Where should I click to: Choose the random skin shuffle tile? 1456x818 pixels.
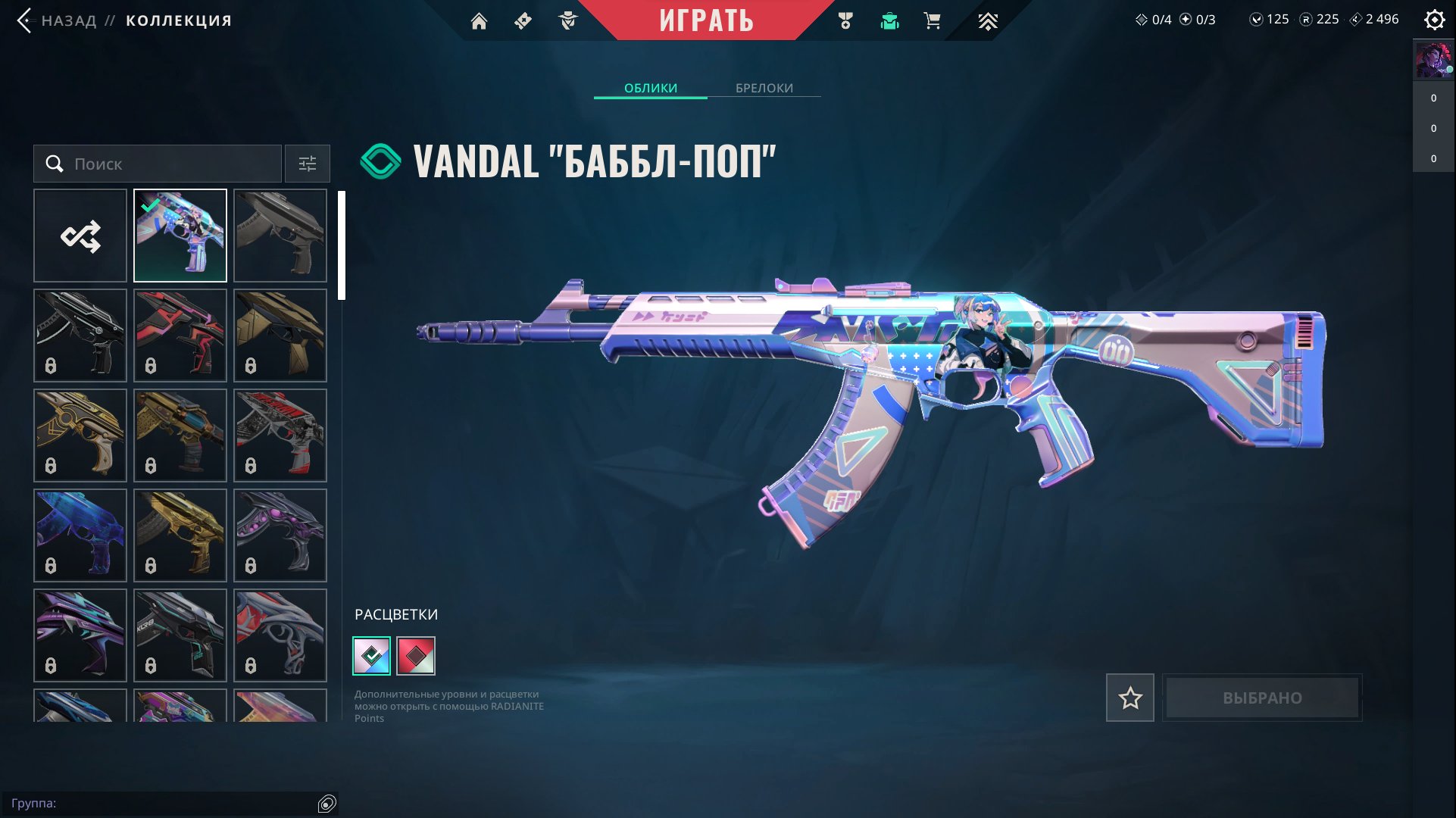tap(80, 236)
